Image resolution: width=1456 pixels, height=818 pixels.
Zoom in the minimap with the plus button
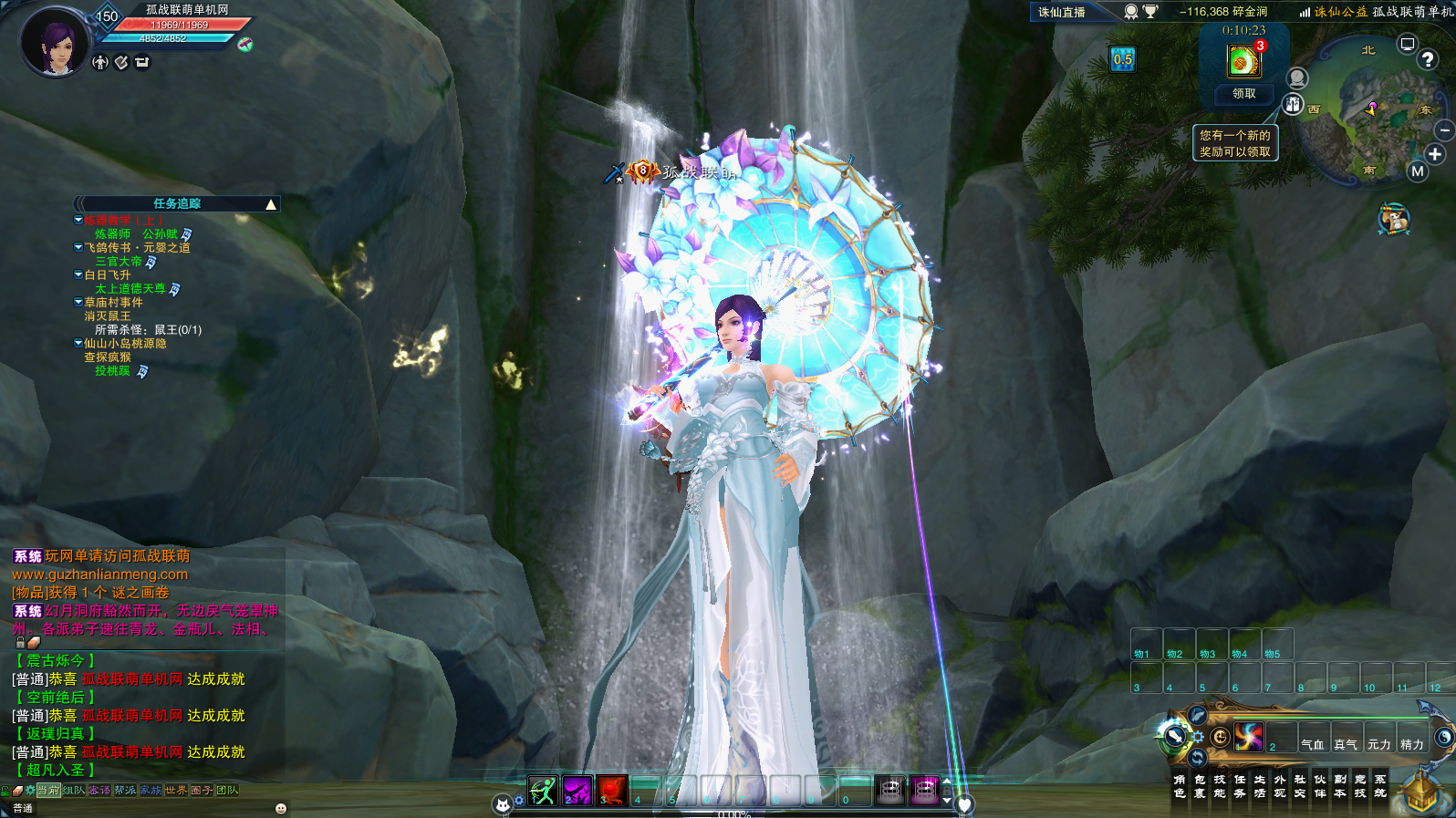pyautogui.click(x=1435, y=154)
